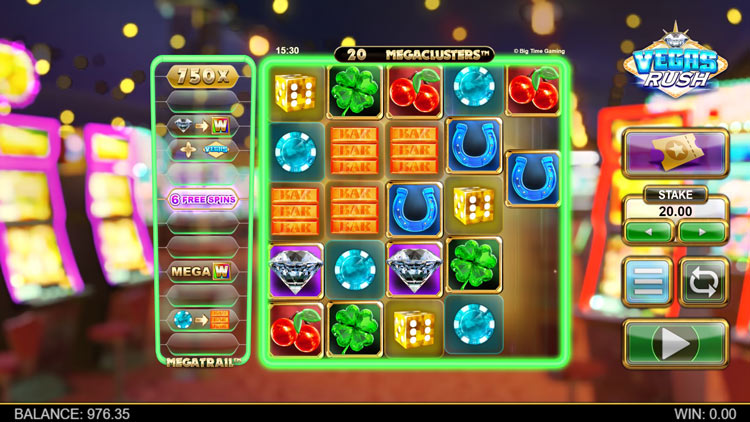Spin the reels with the play button
750x422 pixels.
click(675, 343)
